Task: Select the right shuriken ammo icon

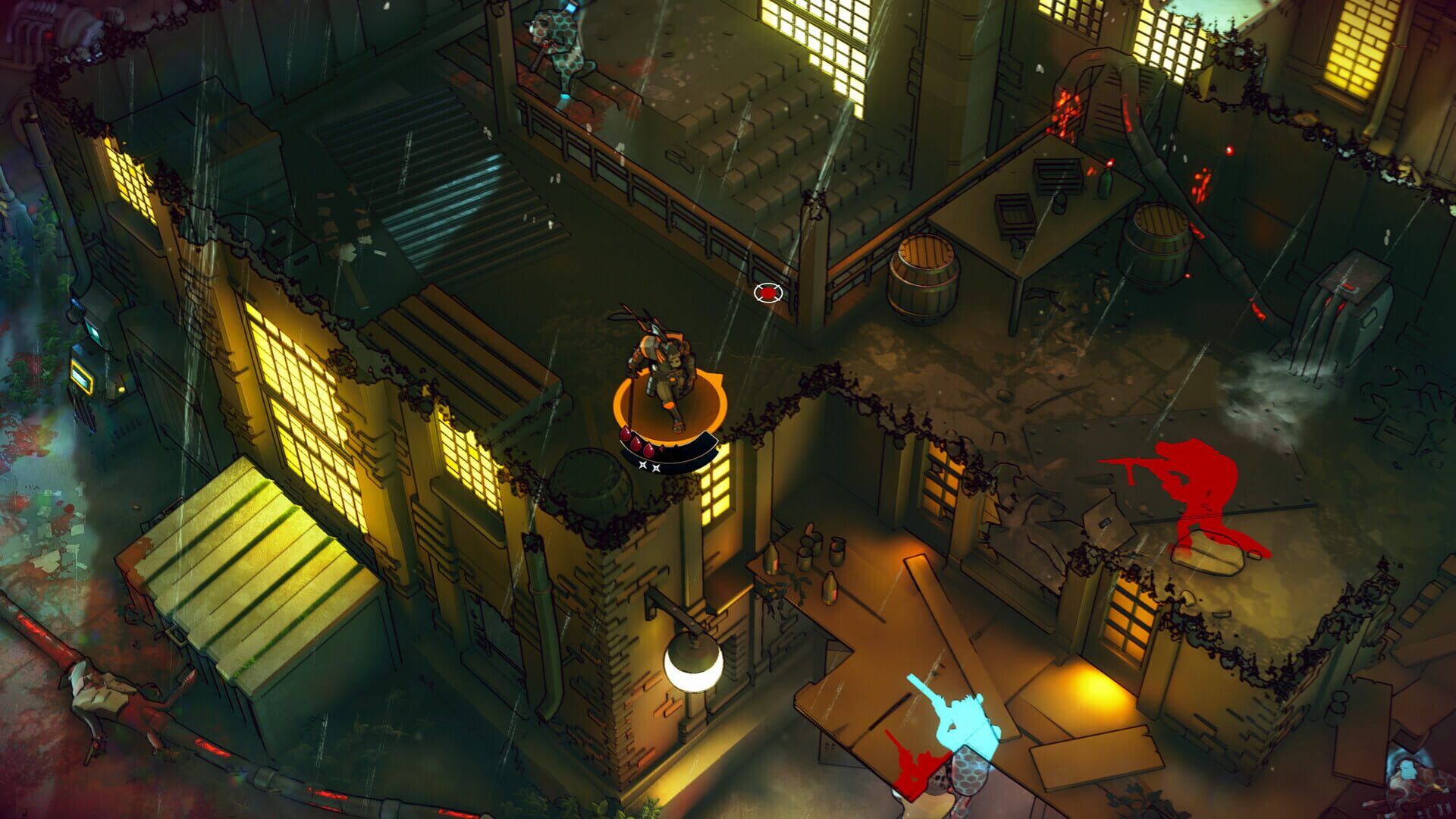Action: 656,468
